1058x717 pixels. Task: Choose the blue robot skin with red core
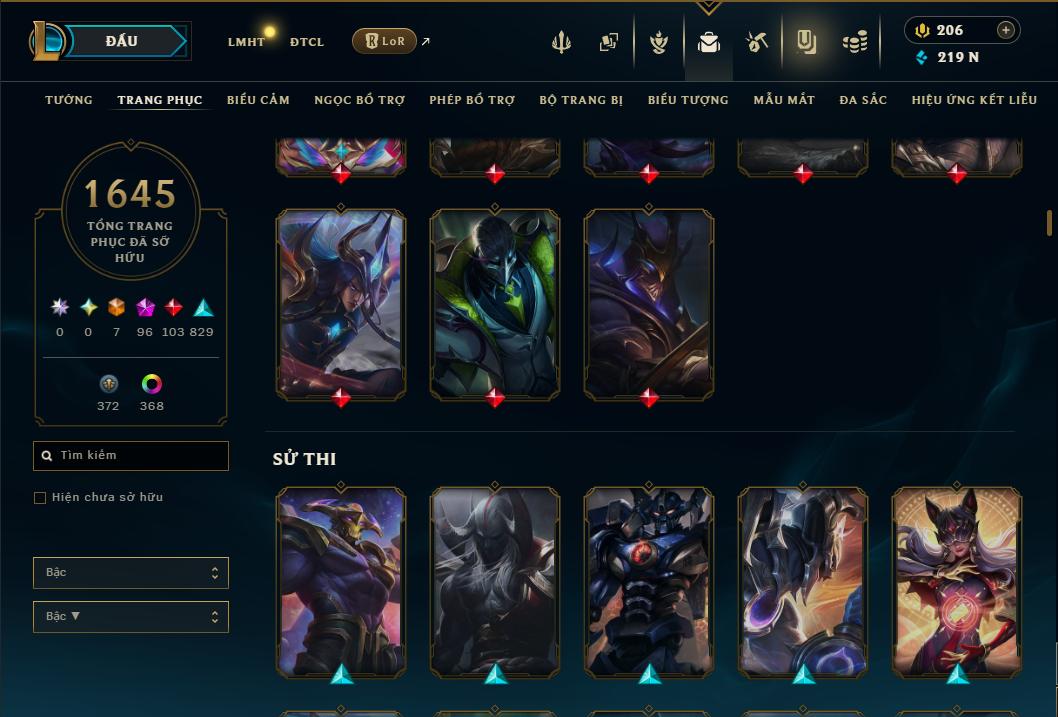pyautogui.click(x=648, y=580)
